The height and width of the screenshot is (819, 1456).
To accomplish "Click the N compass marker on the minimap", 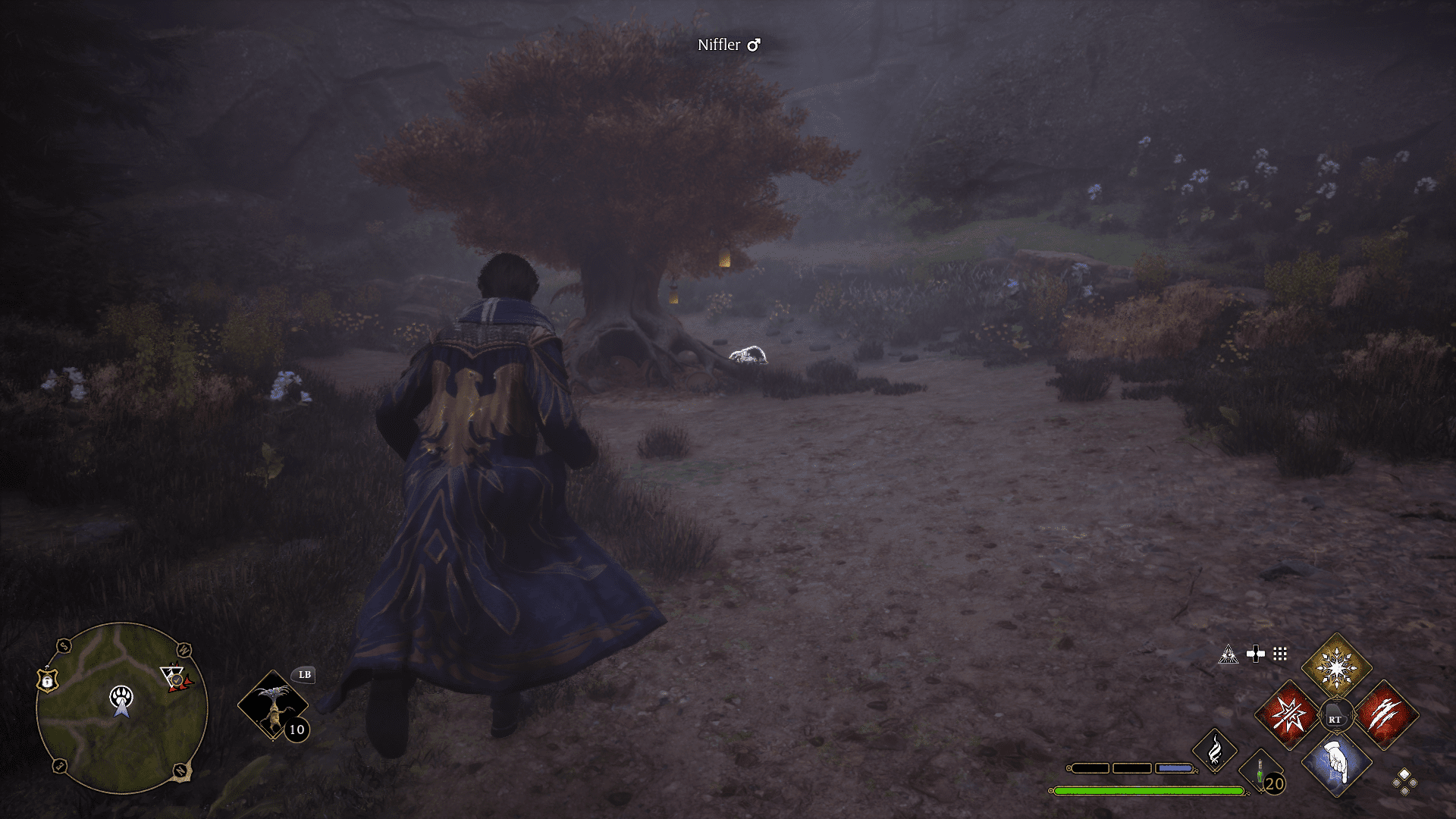I will point(180,770).
